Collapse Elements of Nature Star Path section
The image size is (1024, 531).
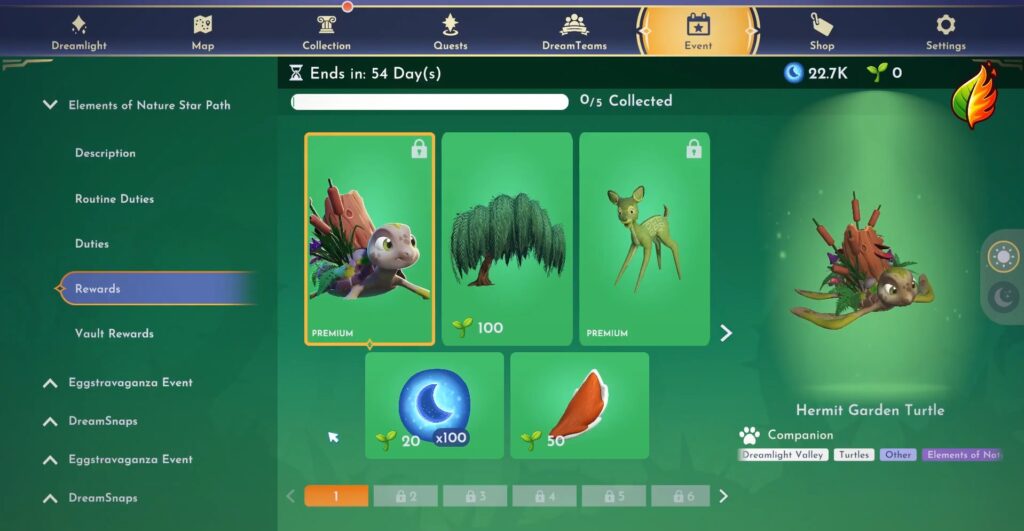tap(50, 105)
